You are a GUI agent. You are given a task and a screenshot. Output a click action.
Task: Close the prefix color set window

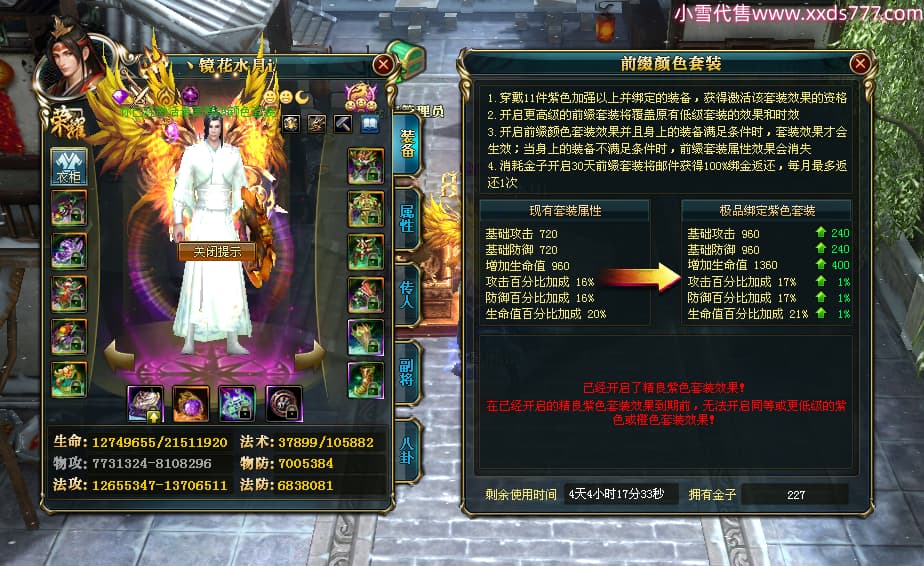click(859, 64)
